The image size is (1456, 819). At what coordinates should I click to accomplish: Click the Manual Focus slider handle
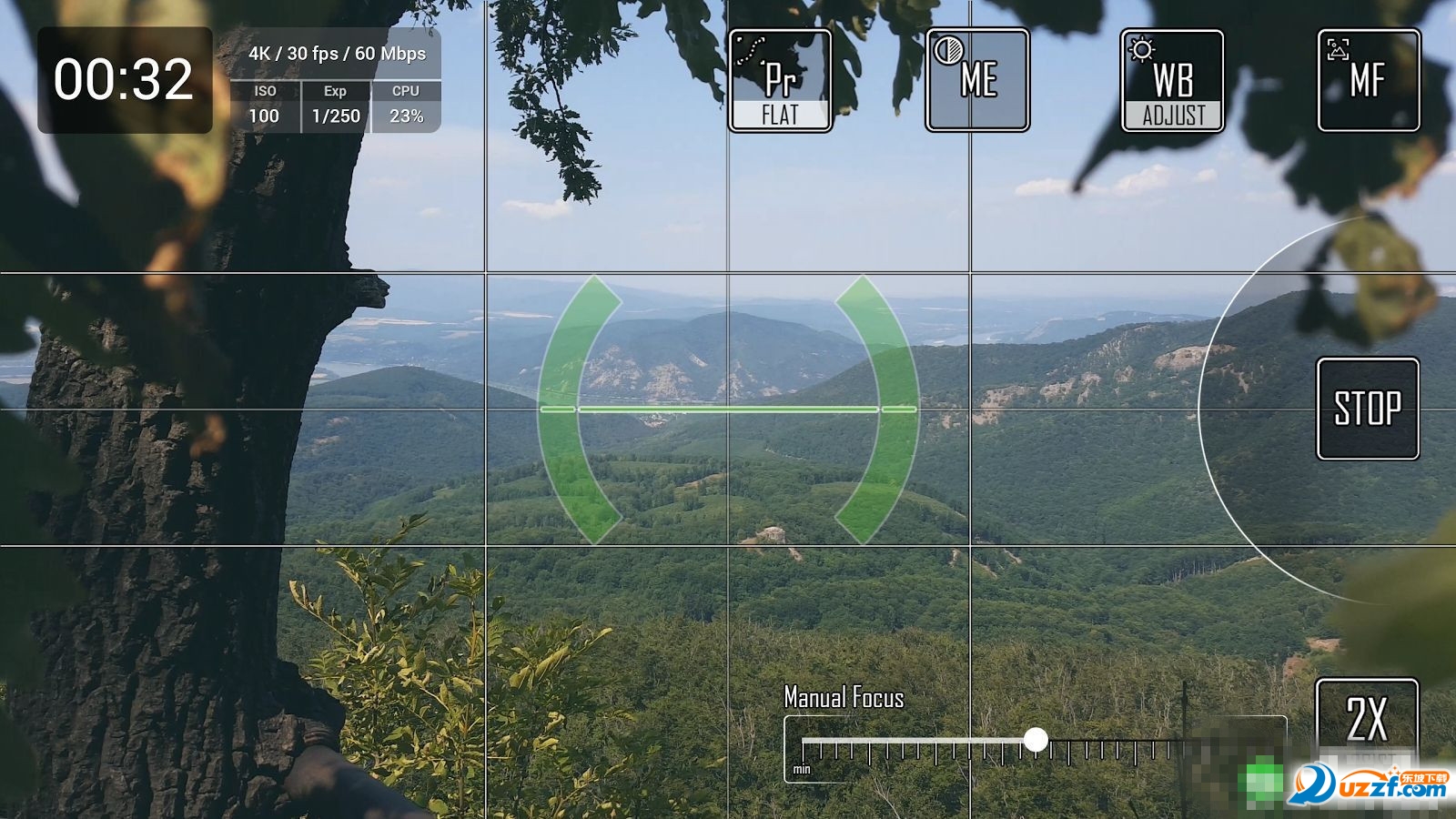[x=1036, y=740]
